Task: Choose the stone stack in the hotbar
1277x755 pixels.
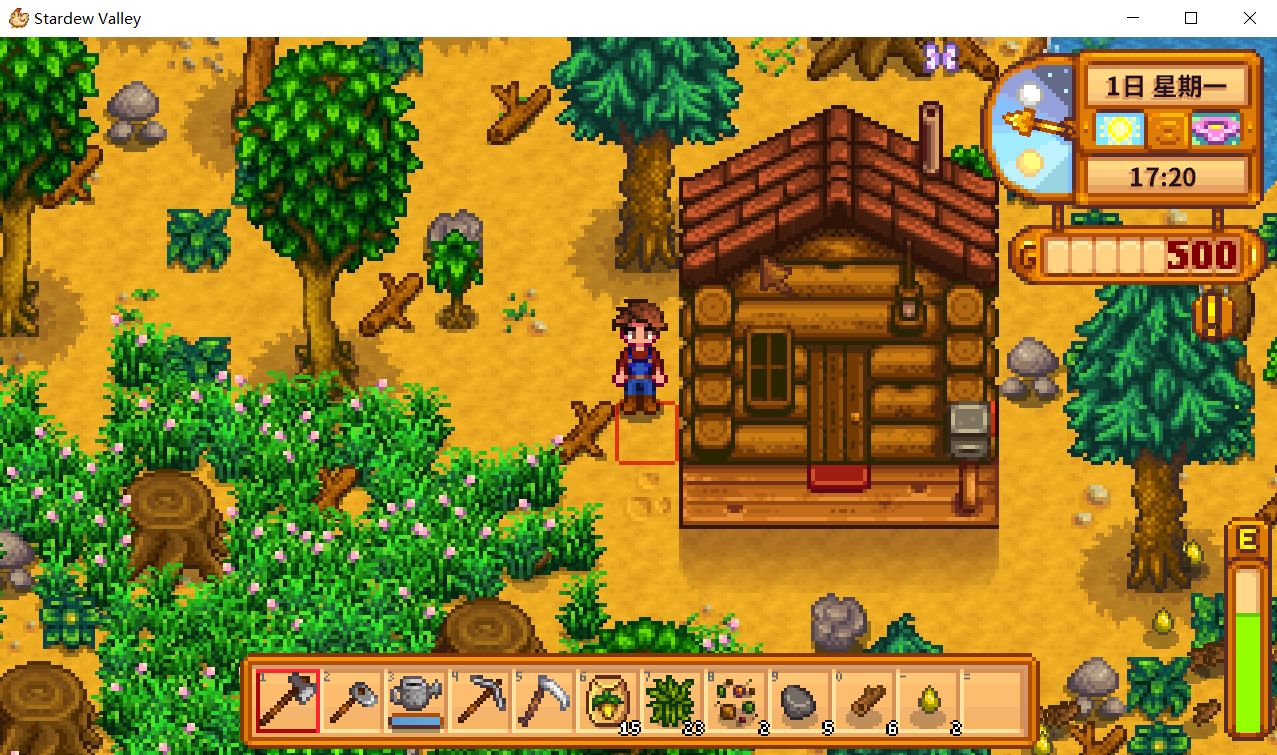Action: pos(800,701)
